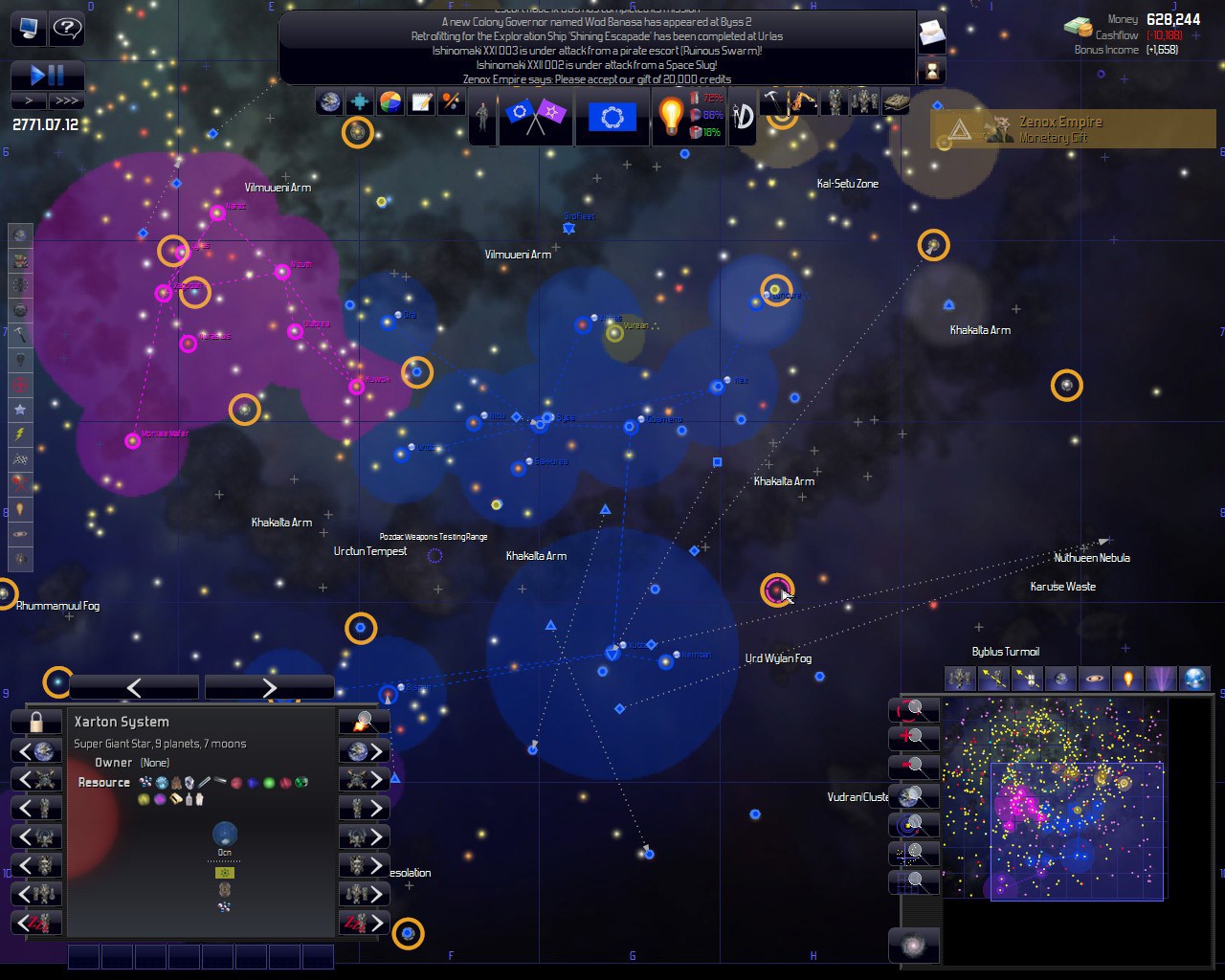Screen dimensions: 1225x980
Task: Show the economy pie chart screen
Action: point(390,102)
